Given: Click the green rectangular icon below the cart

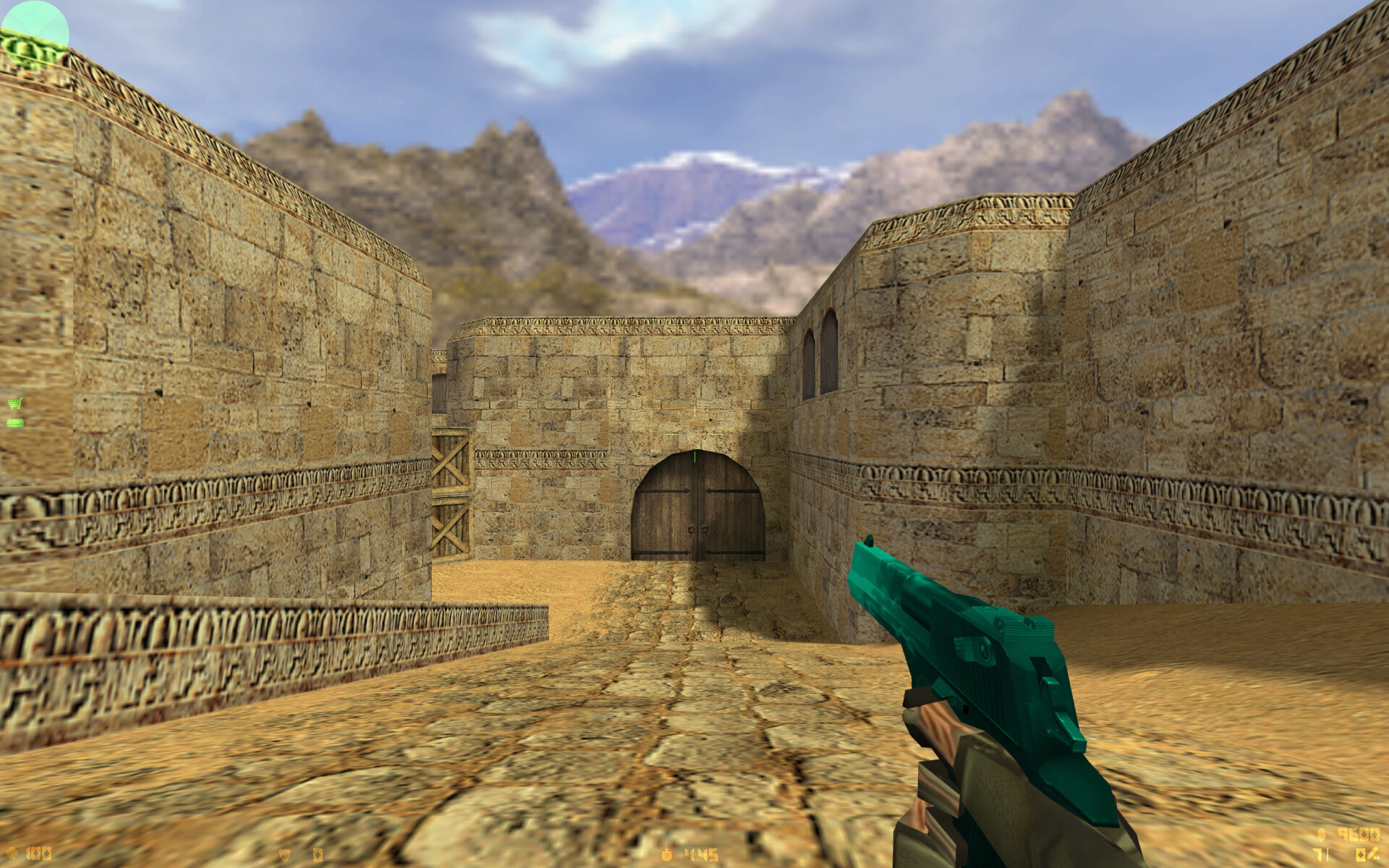Looking at the screenshot, I should [15, 422].
